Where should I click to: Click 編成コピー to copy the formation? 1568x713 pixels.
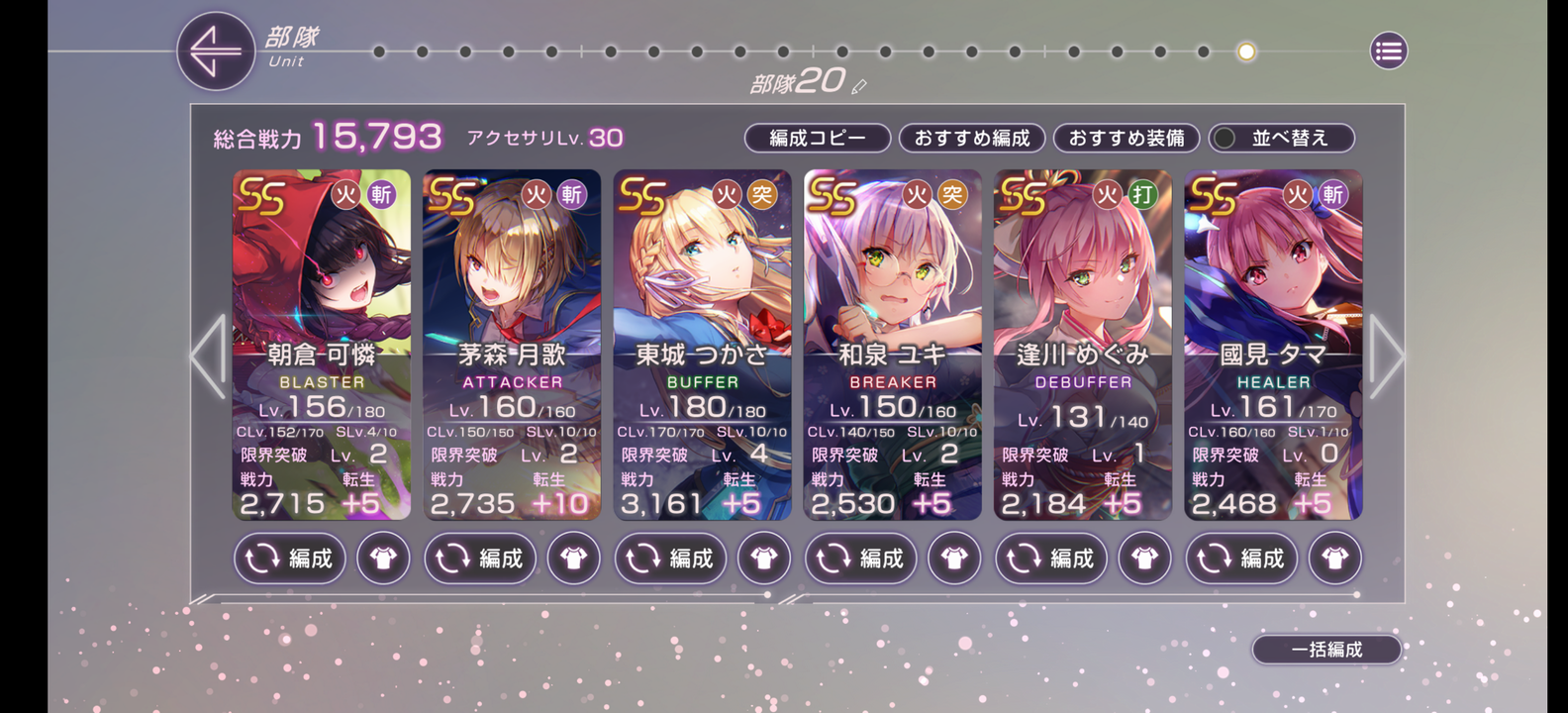[x=818, y=139]
